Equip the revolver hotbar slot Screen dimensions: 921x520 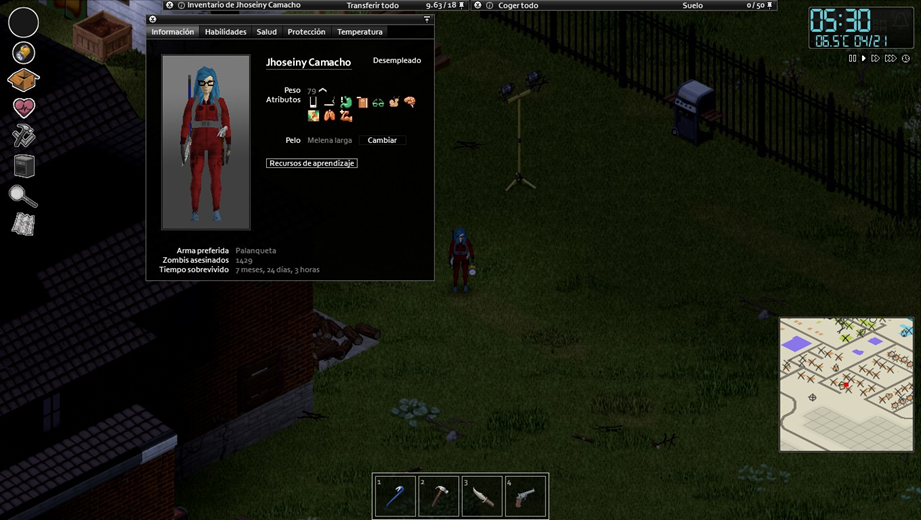[x=526, y=496]
